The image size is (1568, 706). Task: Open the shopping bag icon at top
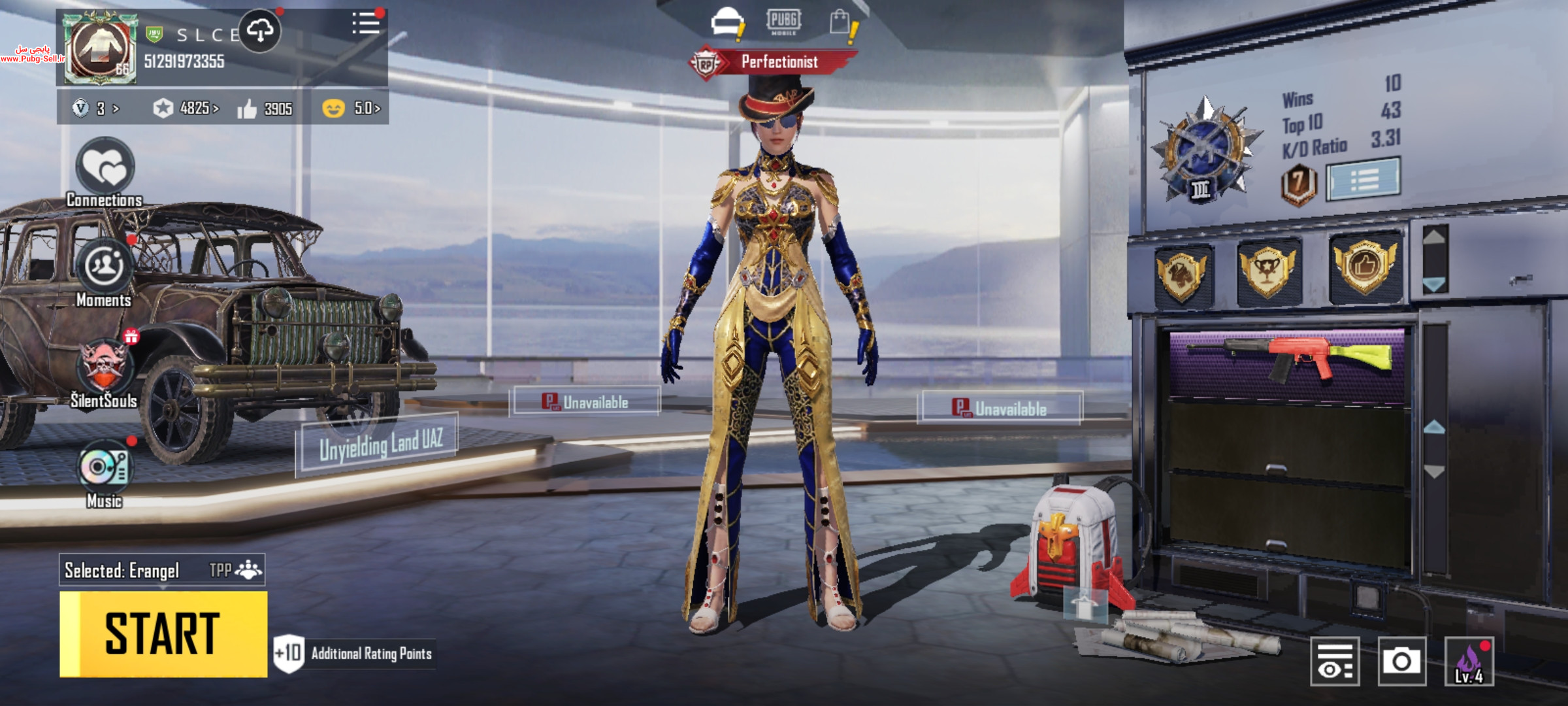841,22
